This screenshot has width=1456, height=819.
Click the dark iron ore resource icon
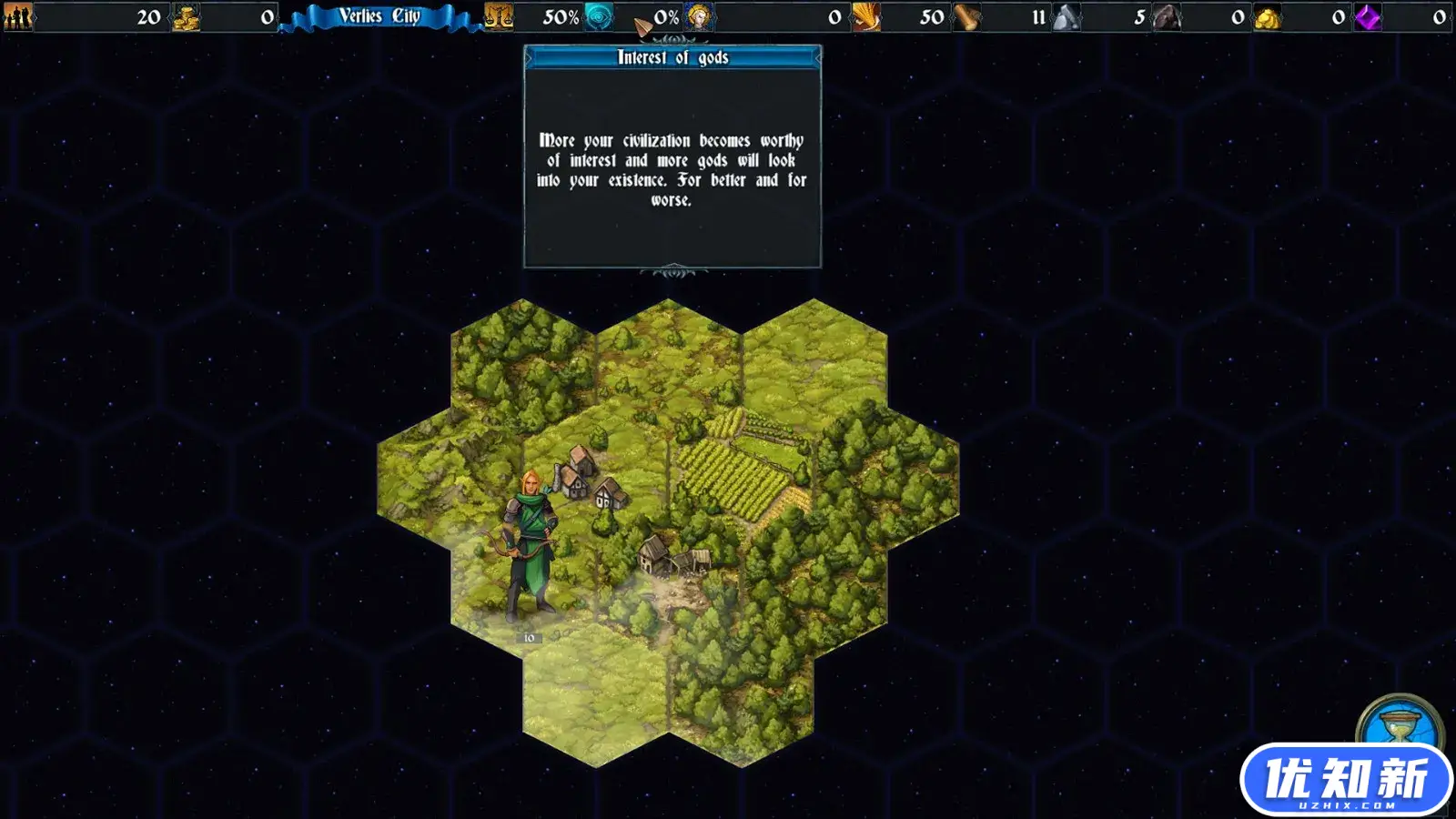tap(1167, 16)
